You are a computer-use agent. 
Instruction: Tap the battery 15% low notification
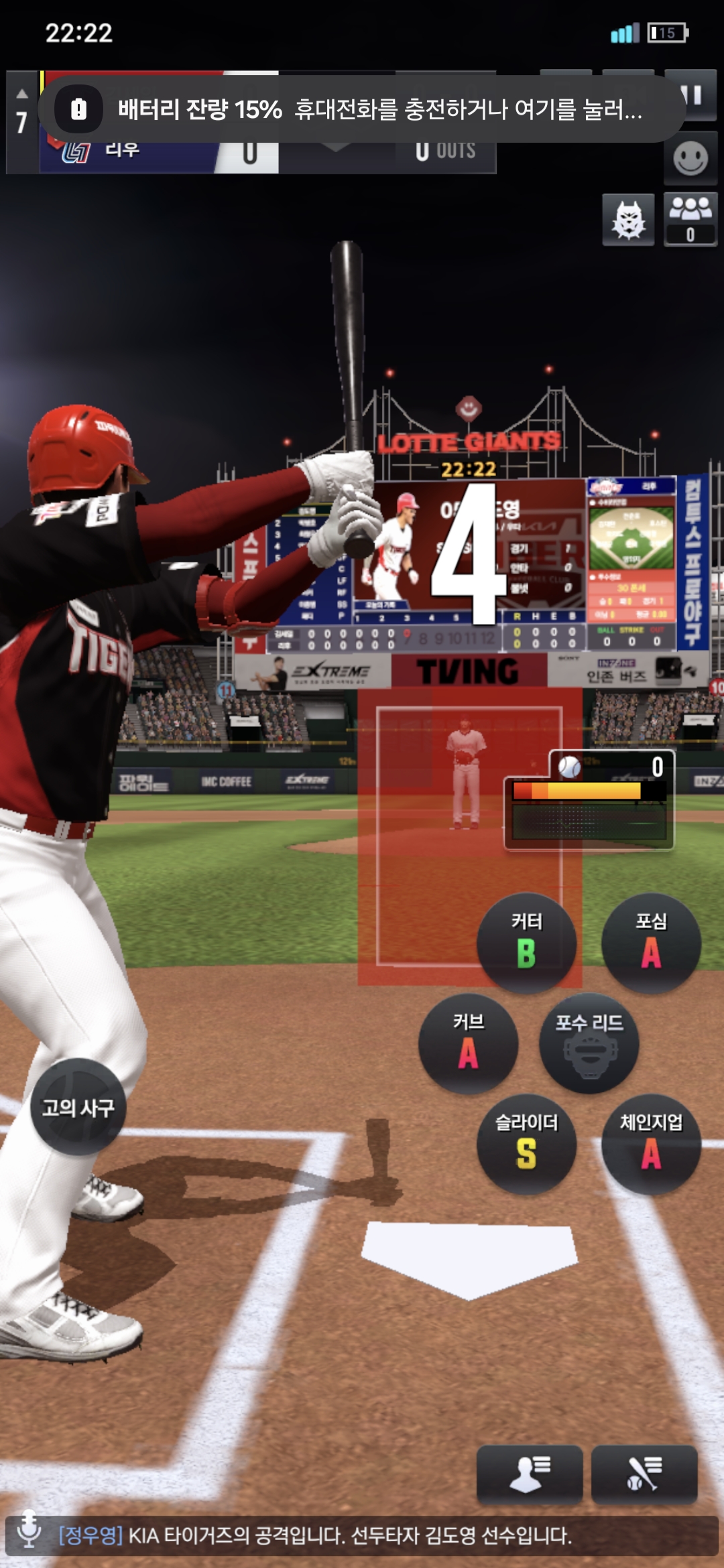pos(362,109)
